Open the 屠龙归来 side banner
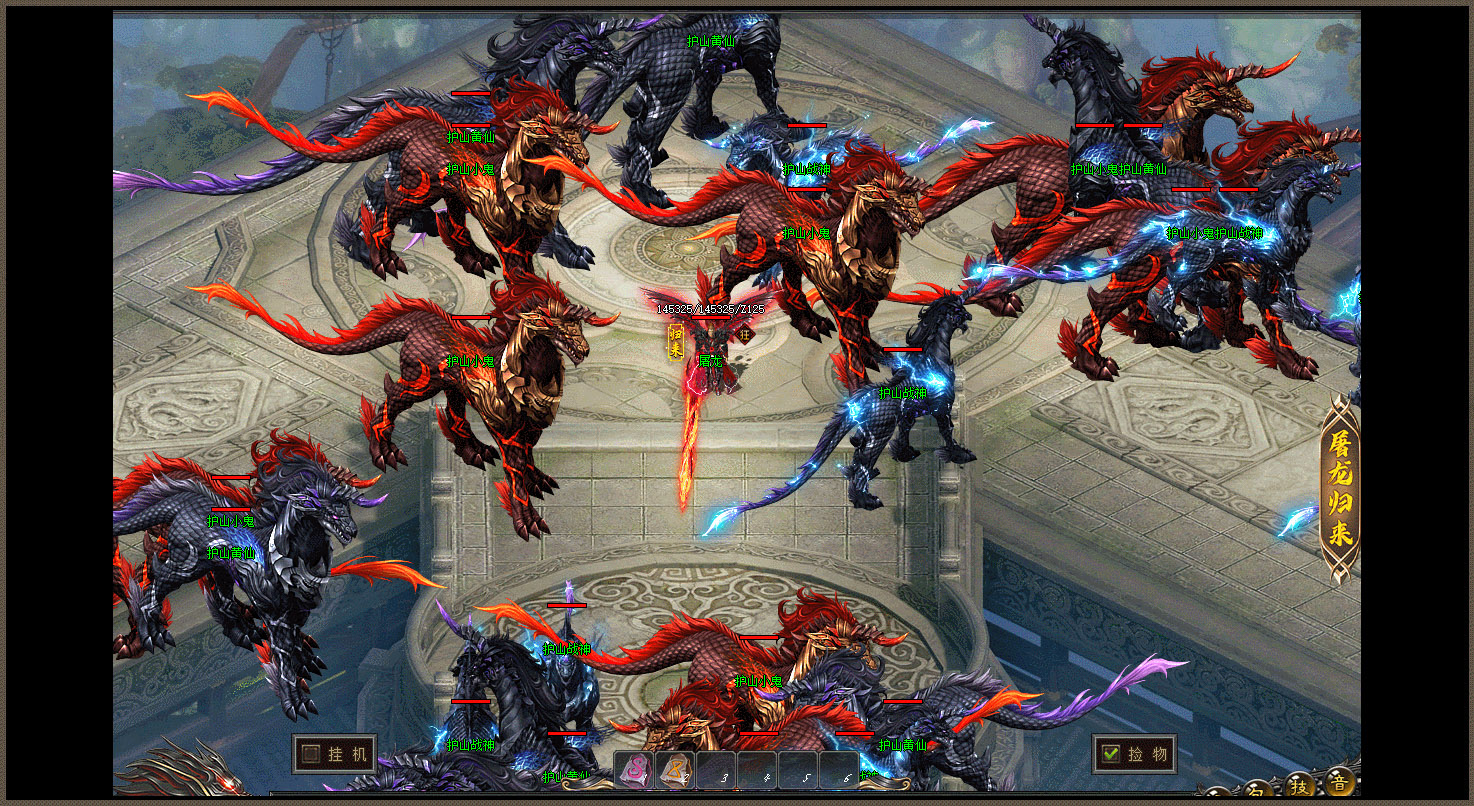This screenshot has width=1474, height=806. [1340, 488]
